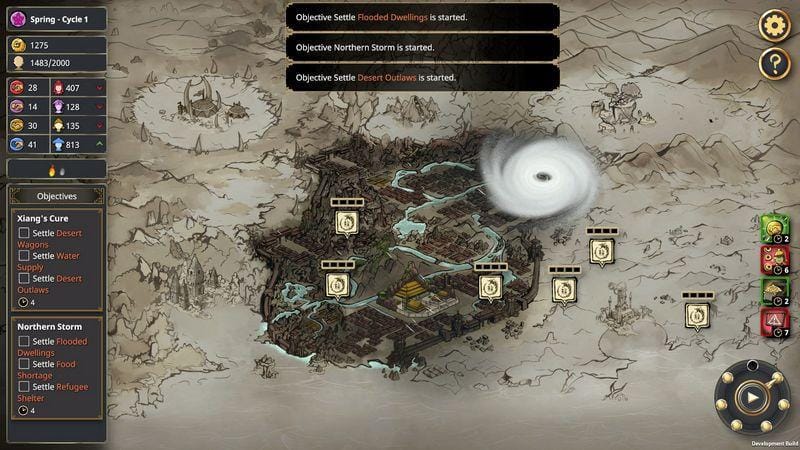Open the gear settings menu
This screenshot has height=450, width=800.
tap(775, 25)
